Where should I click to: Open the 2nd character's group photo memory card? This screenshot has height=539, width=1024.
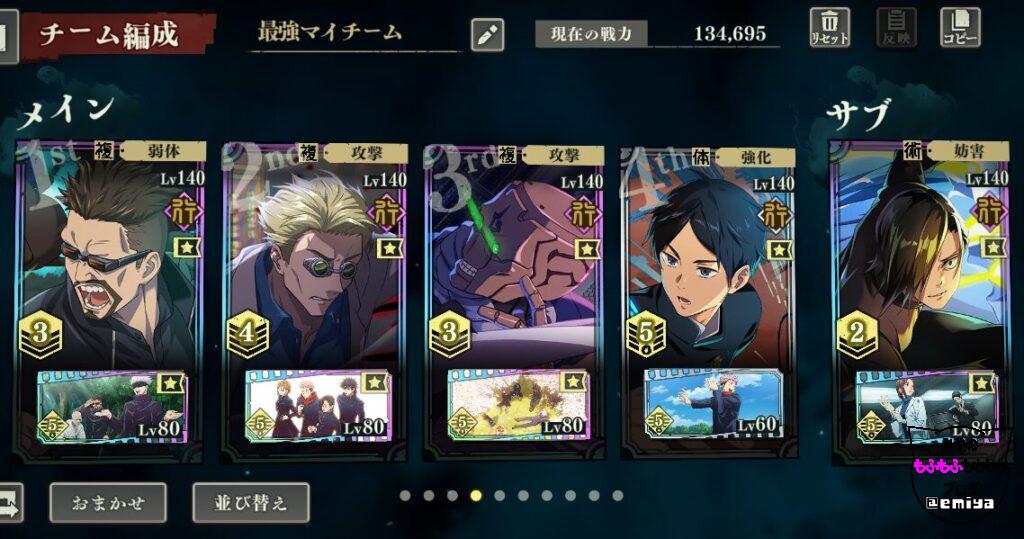pyautogui.click(x=316, y=405)
